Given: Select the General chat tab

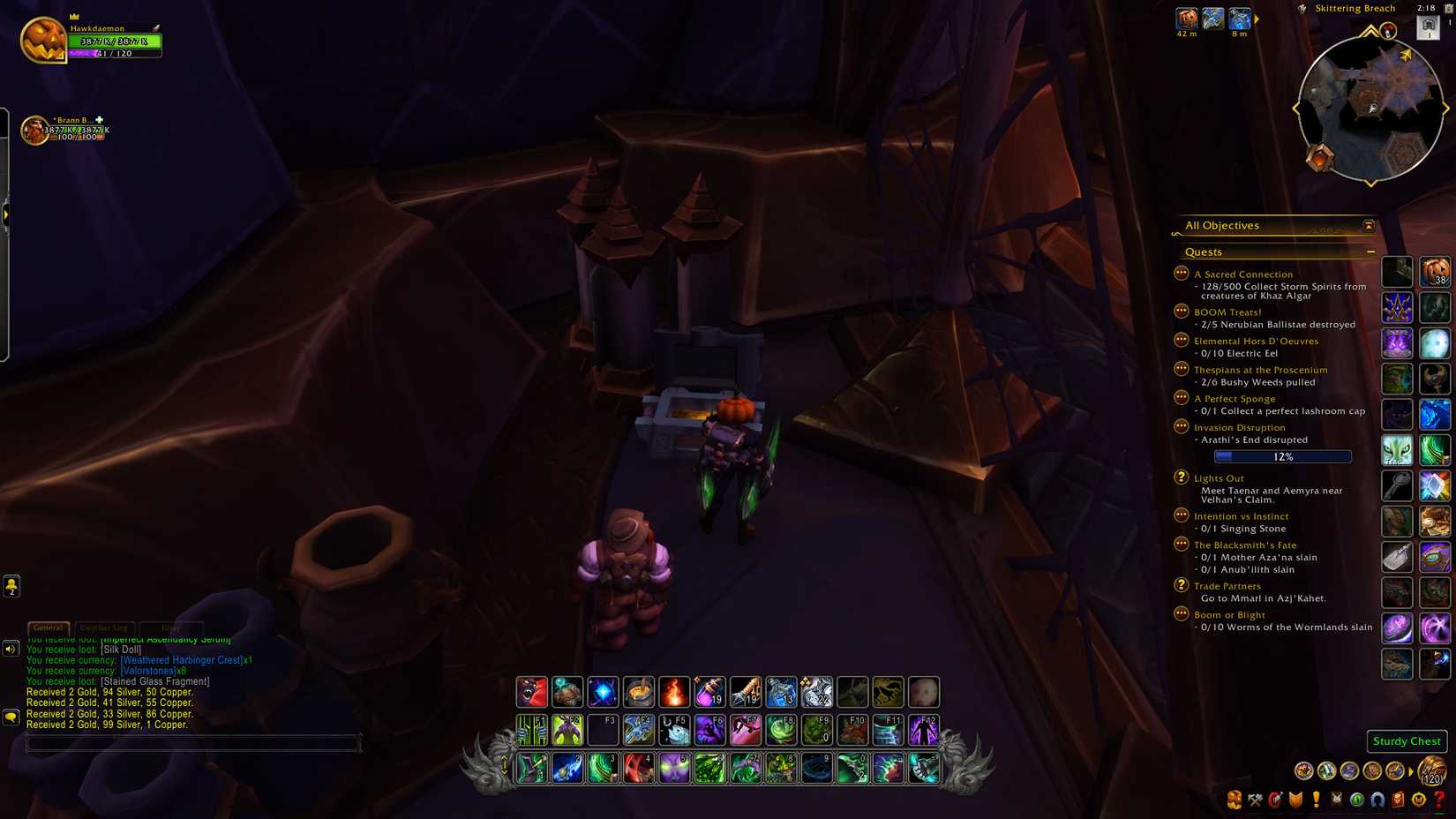Looking at the screenshot, I should [49, 627].
